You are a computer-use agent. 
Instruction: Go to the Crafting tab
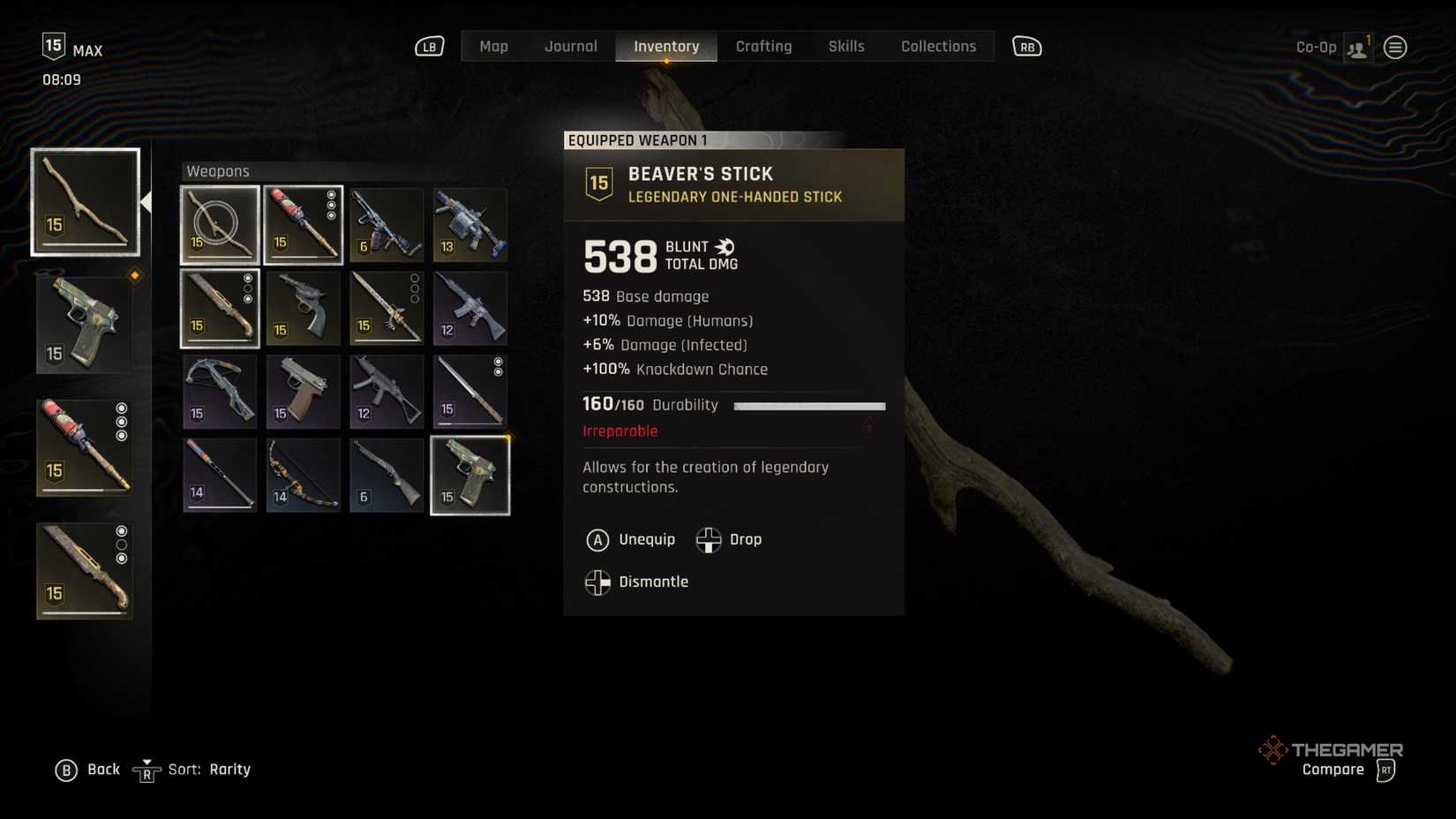pyautogui.click(x=763, y=47)
